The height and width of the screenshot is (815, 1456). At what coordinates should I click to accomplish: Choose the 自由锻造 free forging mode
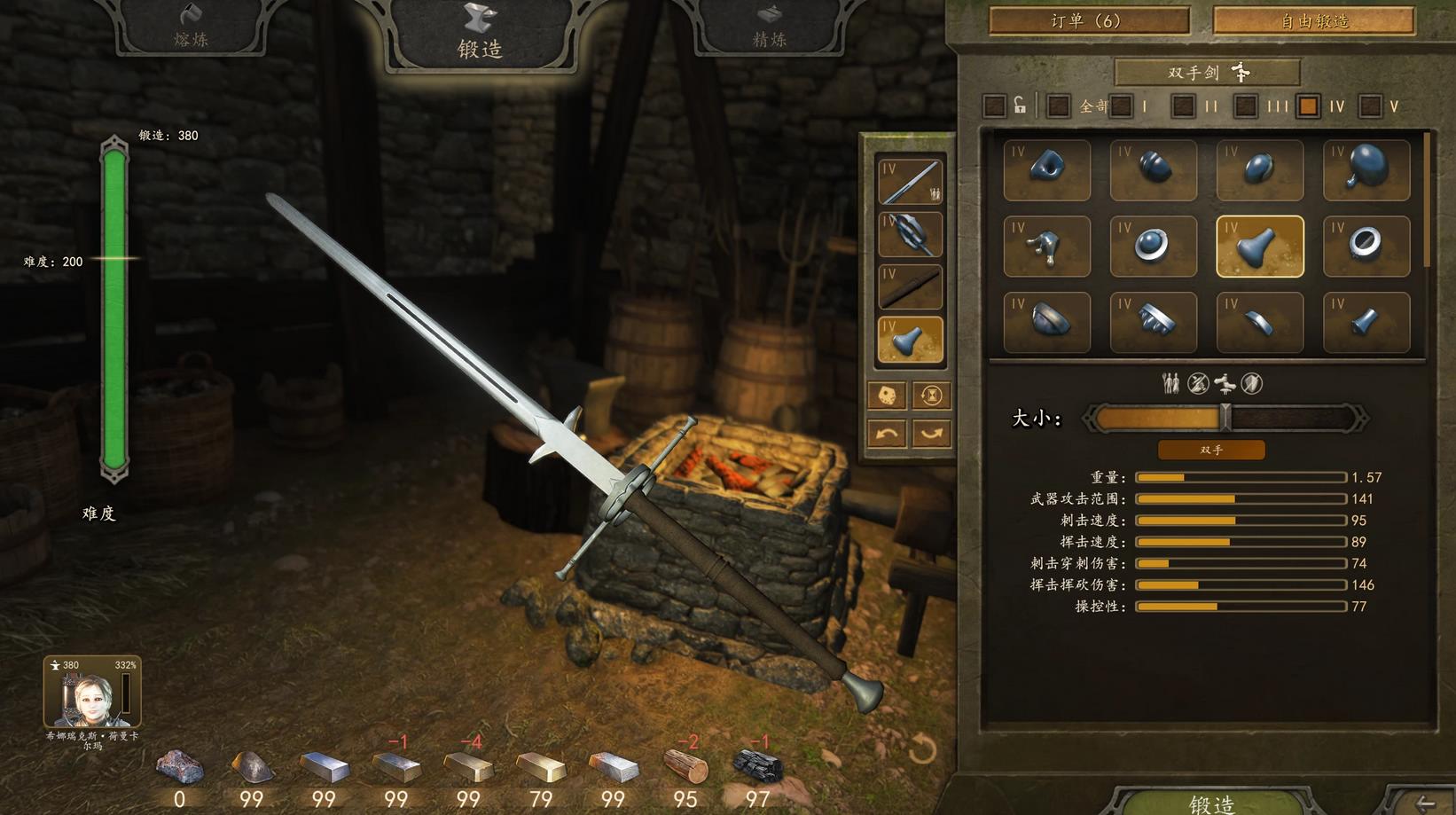[1312, 20]
